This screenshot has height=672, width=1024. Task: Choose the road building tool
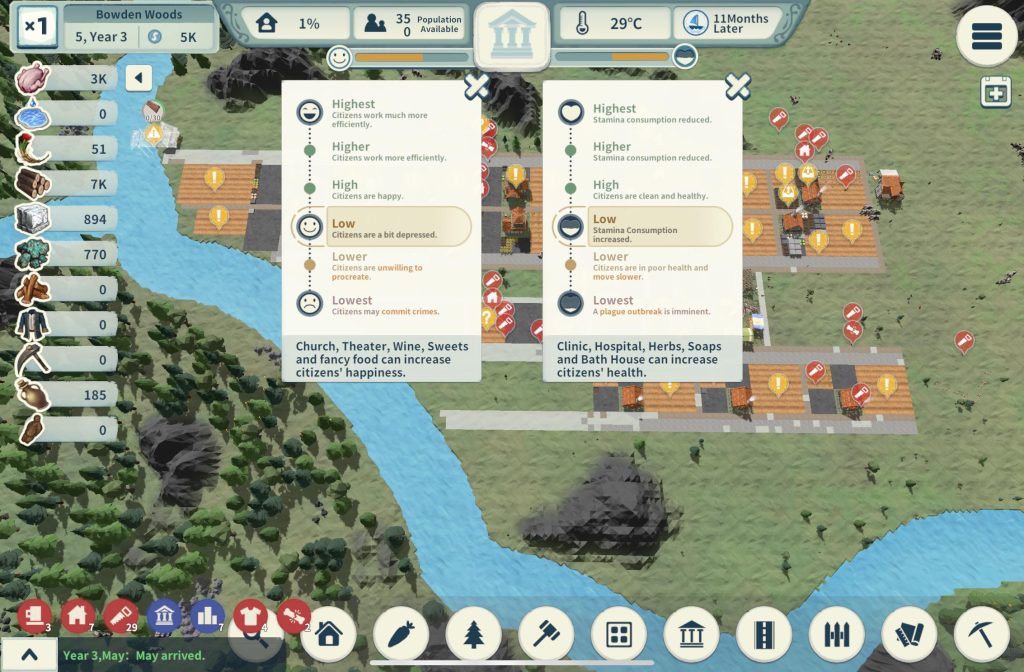[764, 633]
